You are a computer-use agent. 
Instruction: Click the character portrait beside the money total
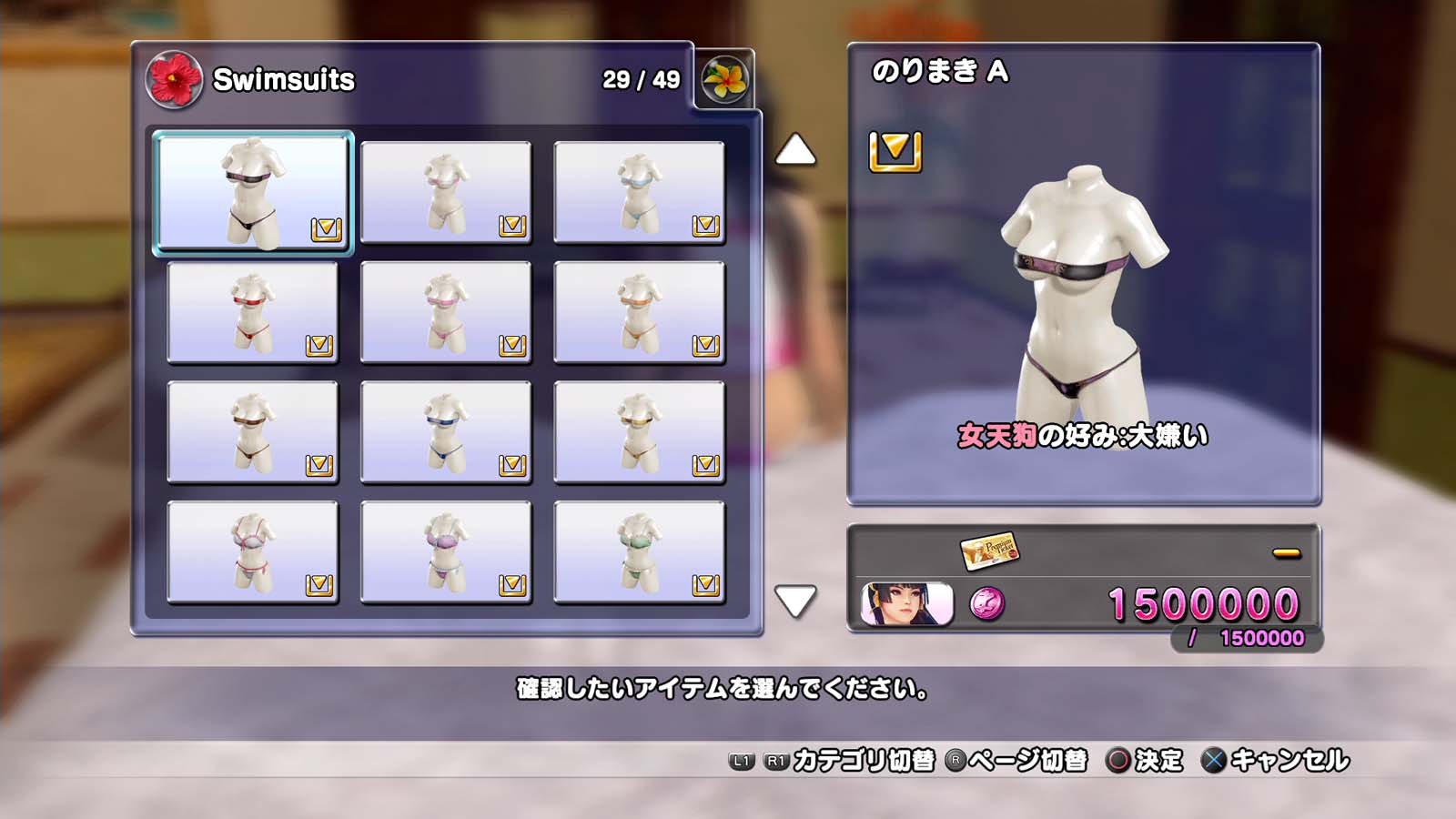pos(906,604)
